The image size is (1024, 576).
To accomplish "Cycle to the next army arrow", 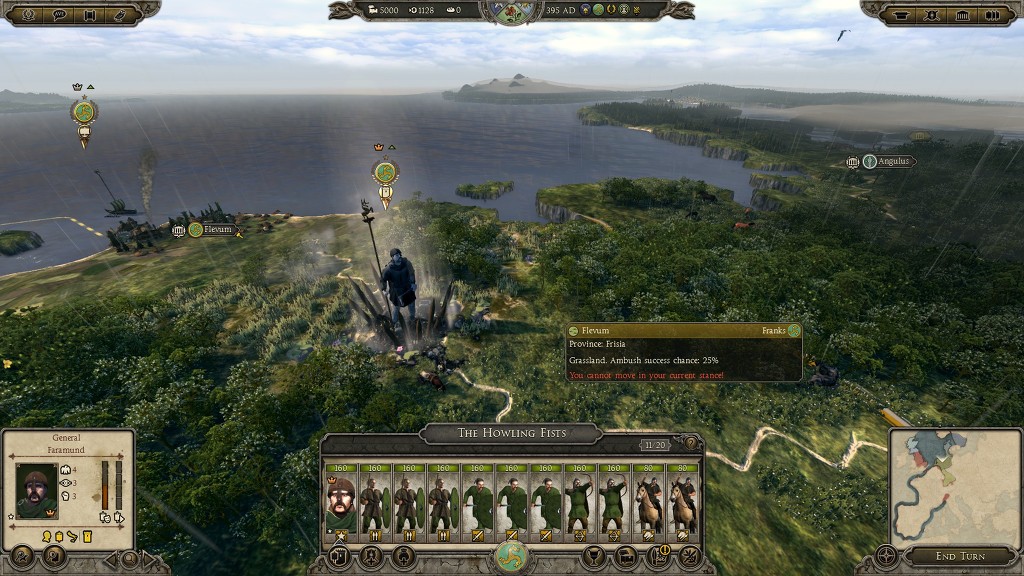I will pyautogui.click(x=149, y=559).
